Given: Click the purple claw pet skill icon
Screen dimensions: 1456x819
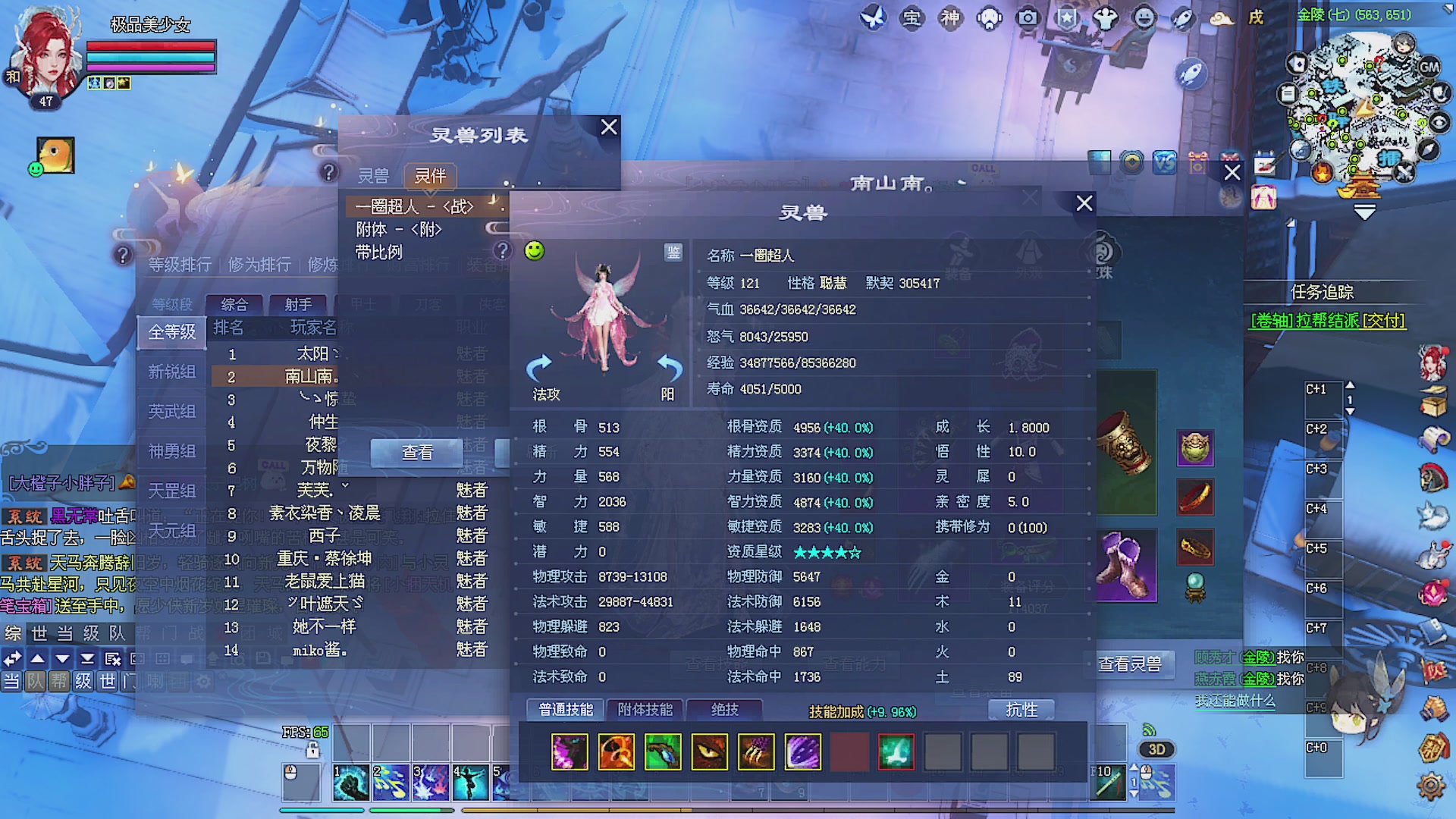Looking at the screenshot, I should pos(803,751).
